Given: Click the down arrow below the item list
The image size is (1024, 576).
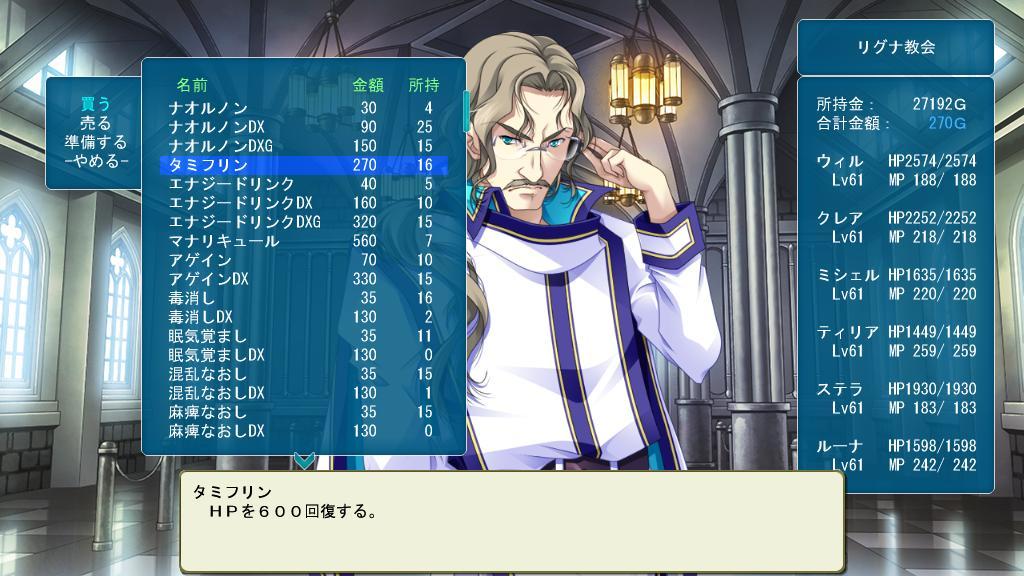Looking at the screenshot, I should point(304,461).
